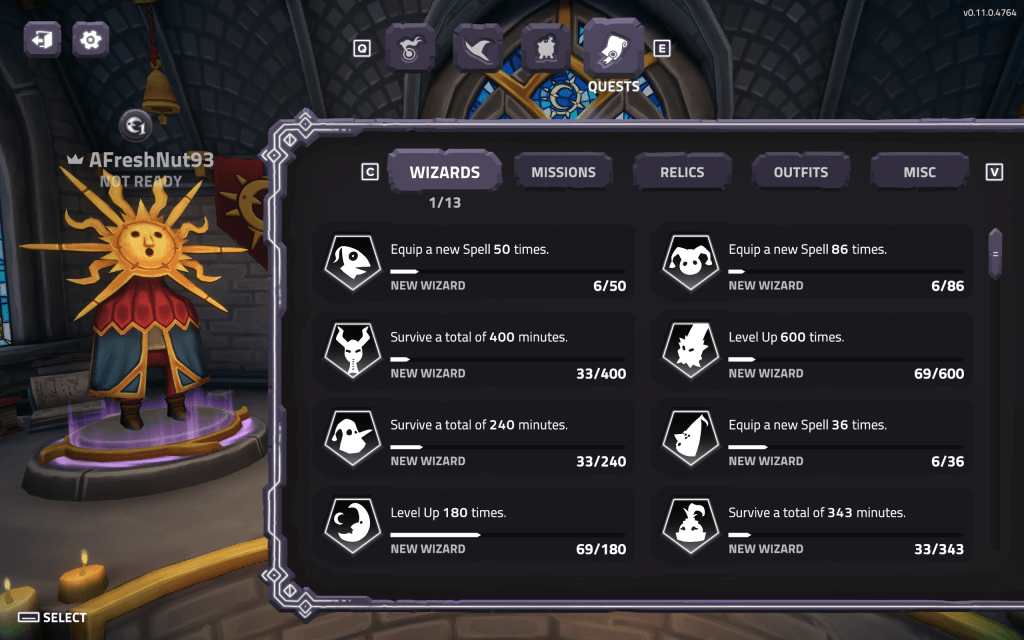The image size is (1024, 640).
Task: Select the Misc tab
Action: 919,172
